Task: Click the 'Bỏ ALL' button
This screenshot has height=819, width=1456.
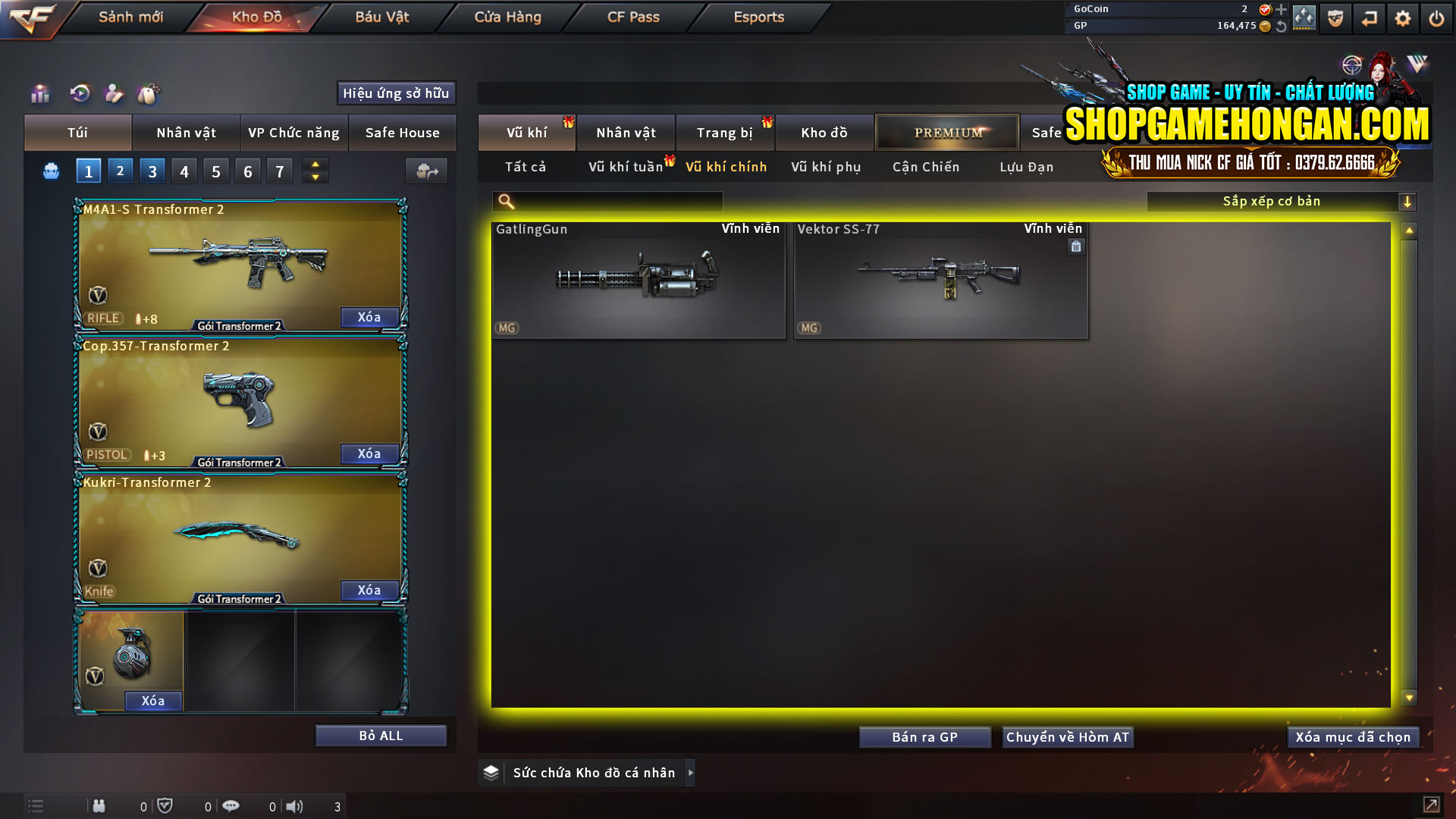Action: pyautogui.click(x=380, y=735)
